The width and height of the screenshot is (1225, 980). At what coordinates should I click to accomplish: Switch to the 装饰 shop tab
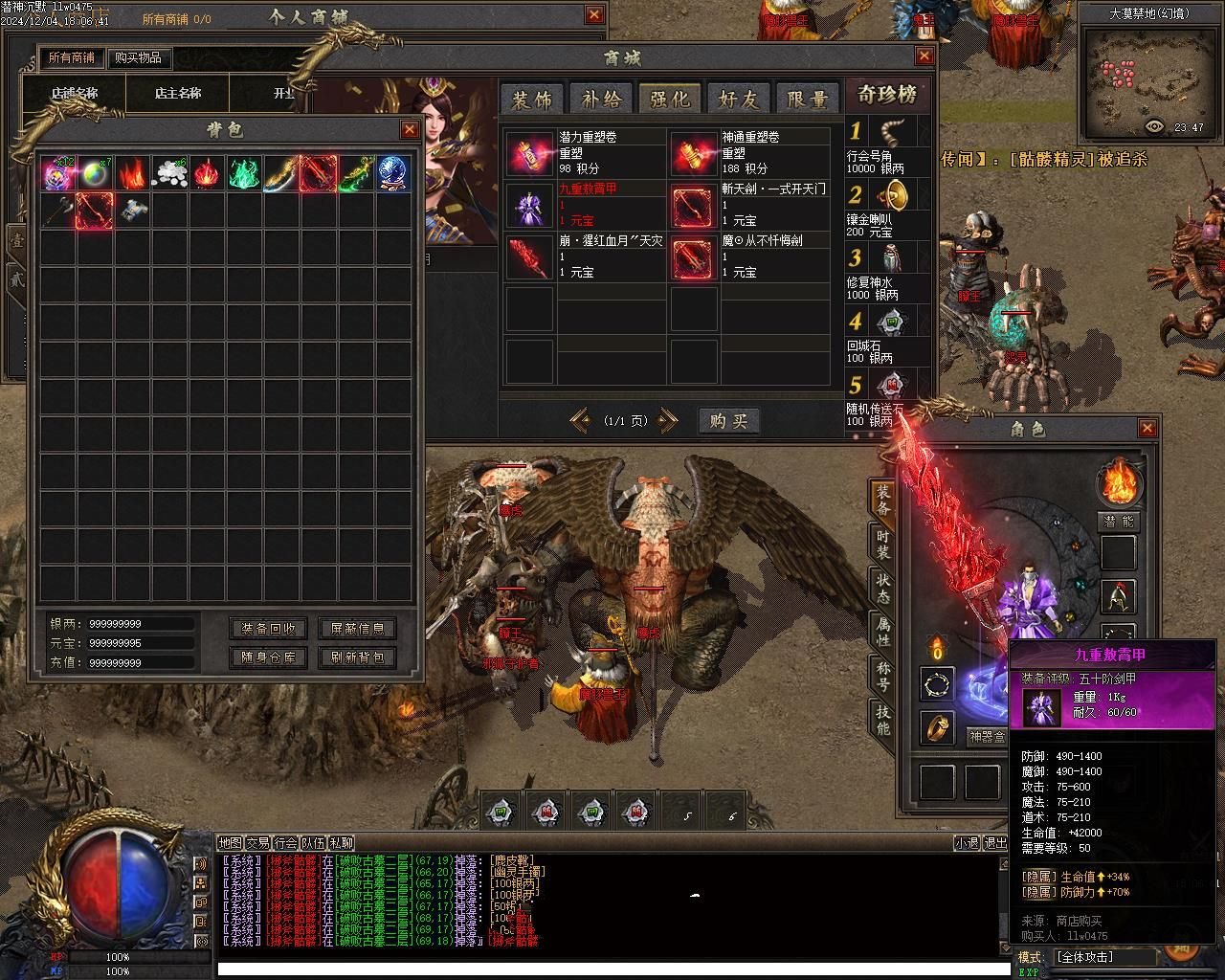click(532, 99)
